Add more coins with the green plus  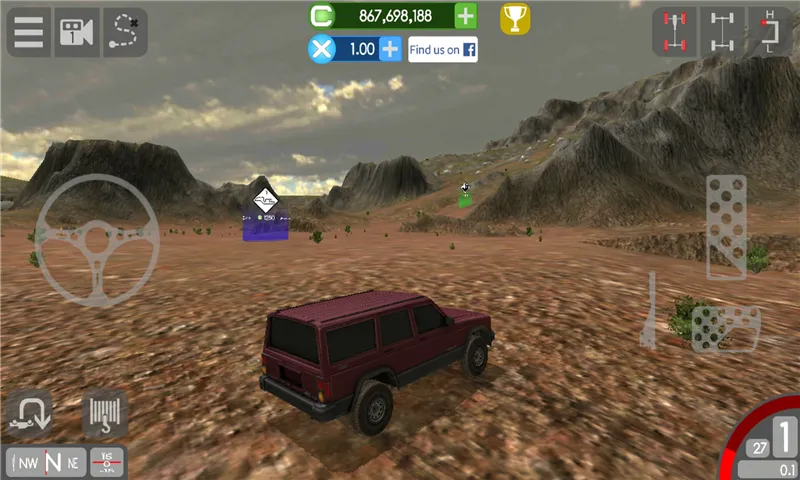[x=465, y=16]
